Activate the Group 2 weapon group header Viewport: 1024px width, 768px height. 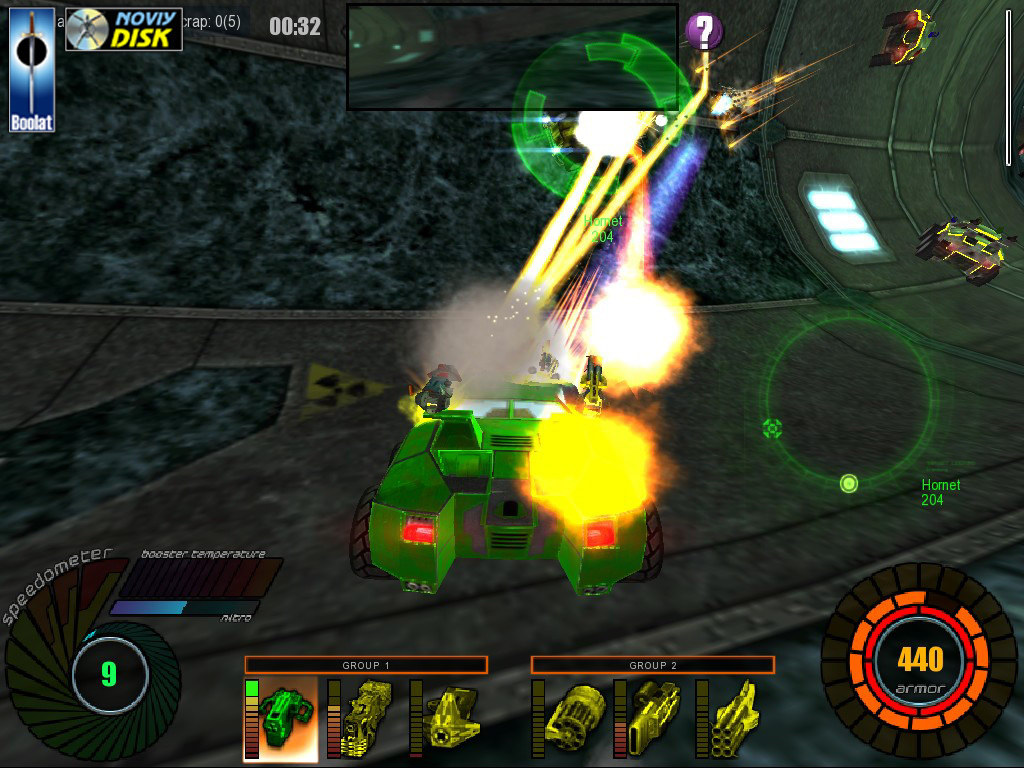coord(652,665)
